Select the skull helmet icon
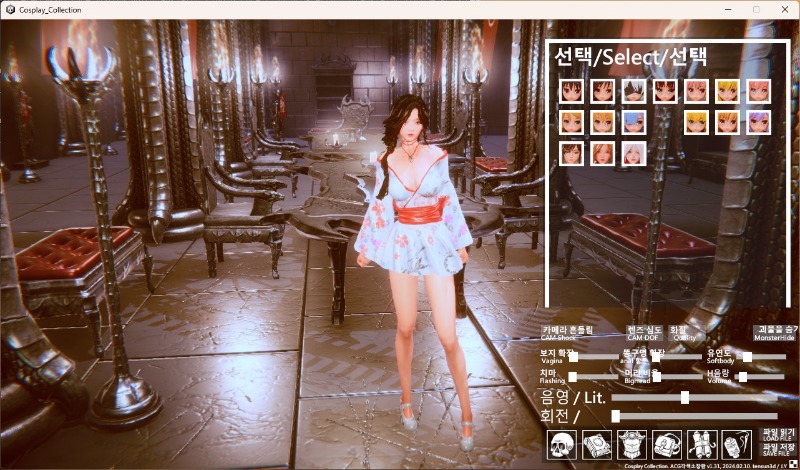This screenshot has height=470, width=800. (563, 443)
